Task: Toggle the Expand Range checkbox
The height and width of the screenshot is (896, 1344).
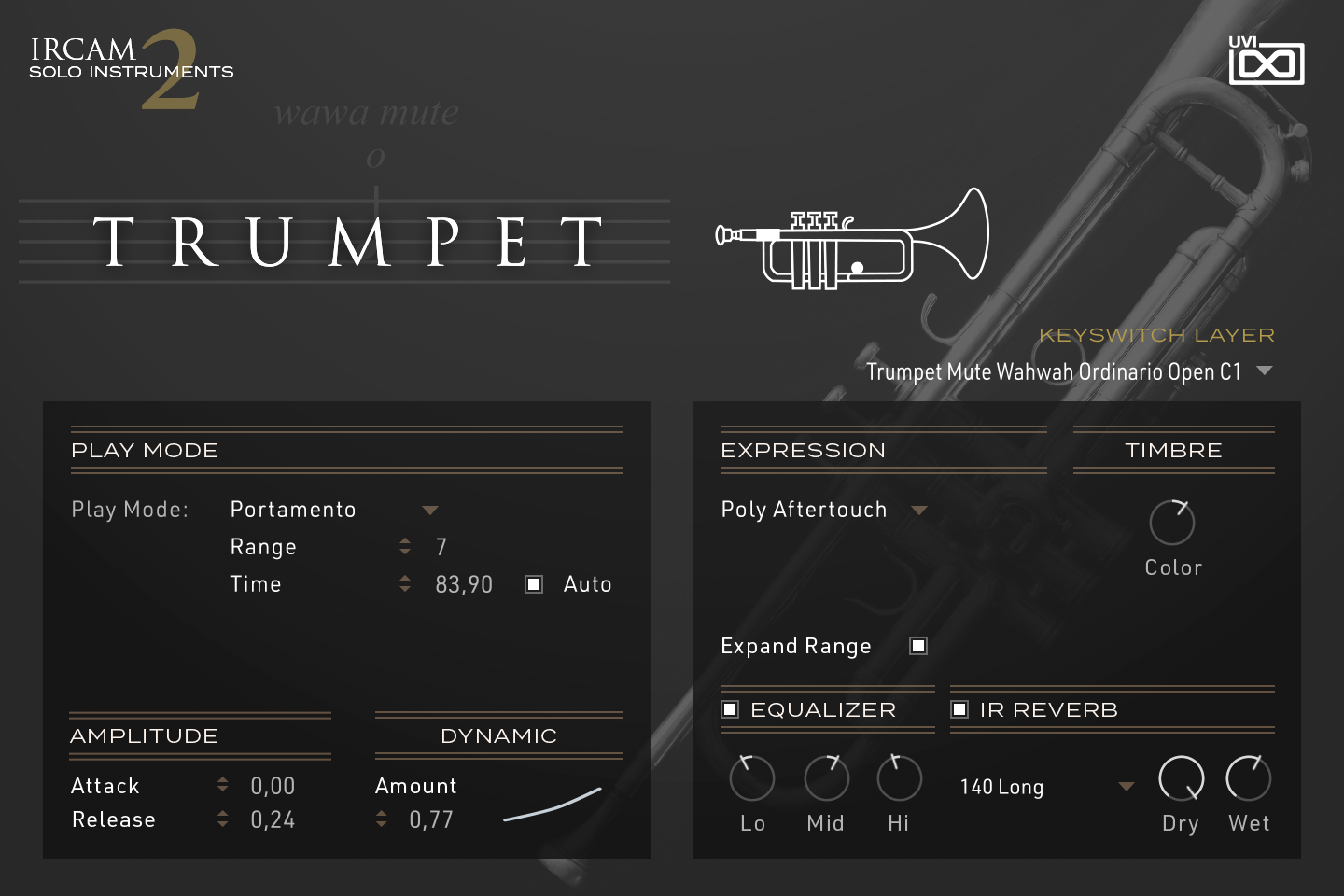Action: pos(917,645)
